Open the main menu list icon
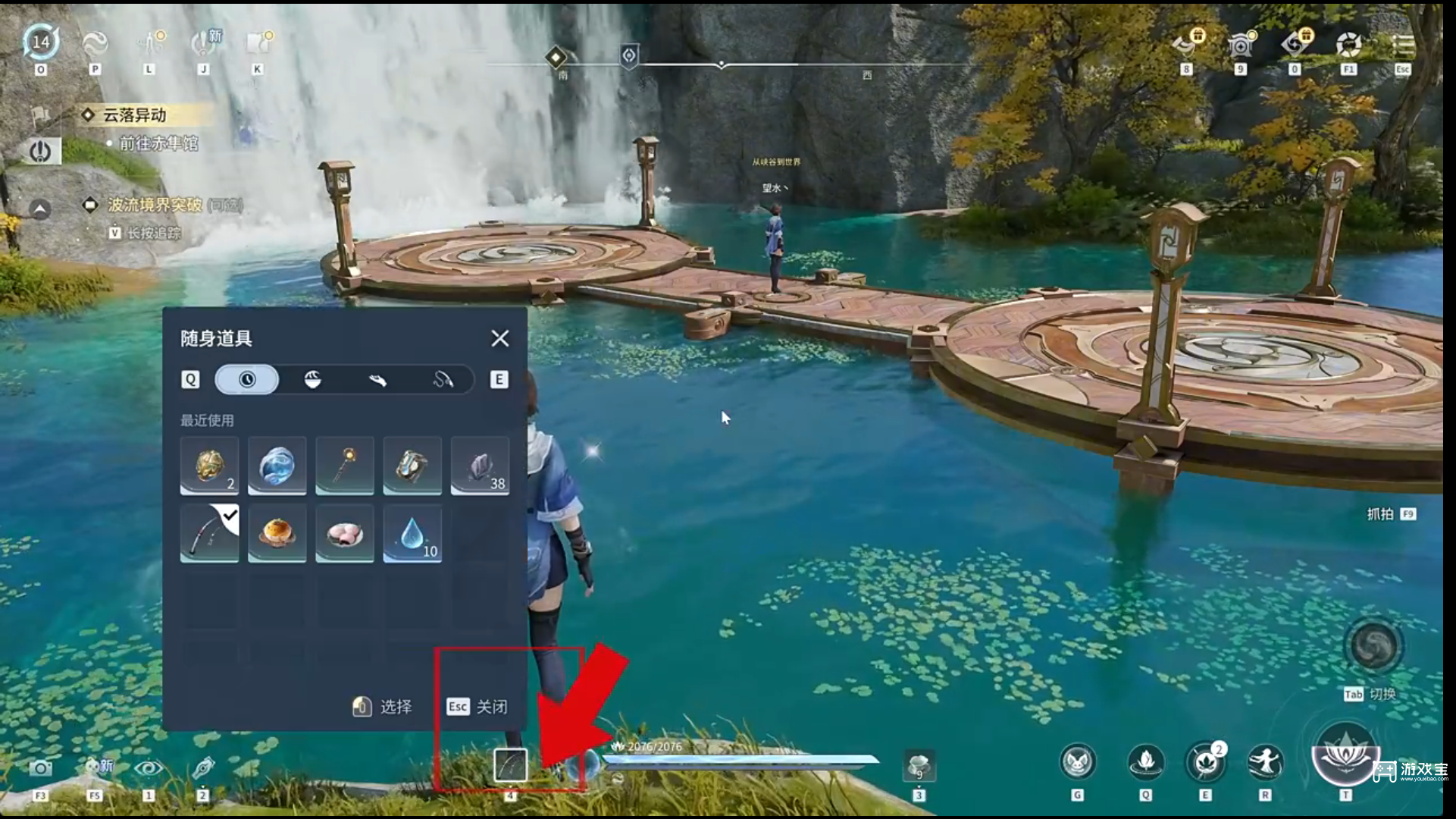This screenshot has height=819, width=1456. [1403, 45]
